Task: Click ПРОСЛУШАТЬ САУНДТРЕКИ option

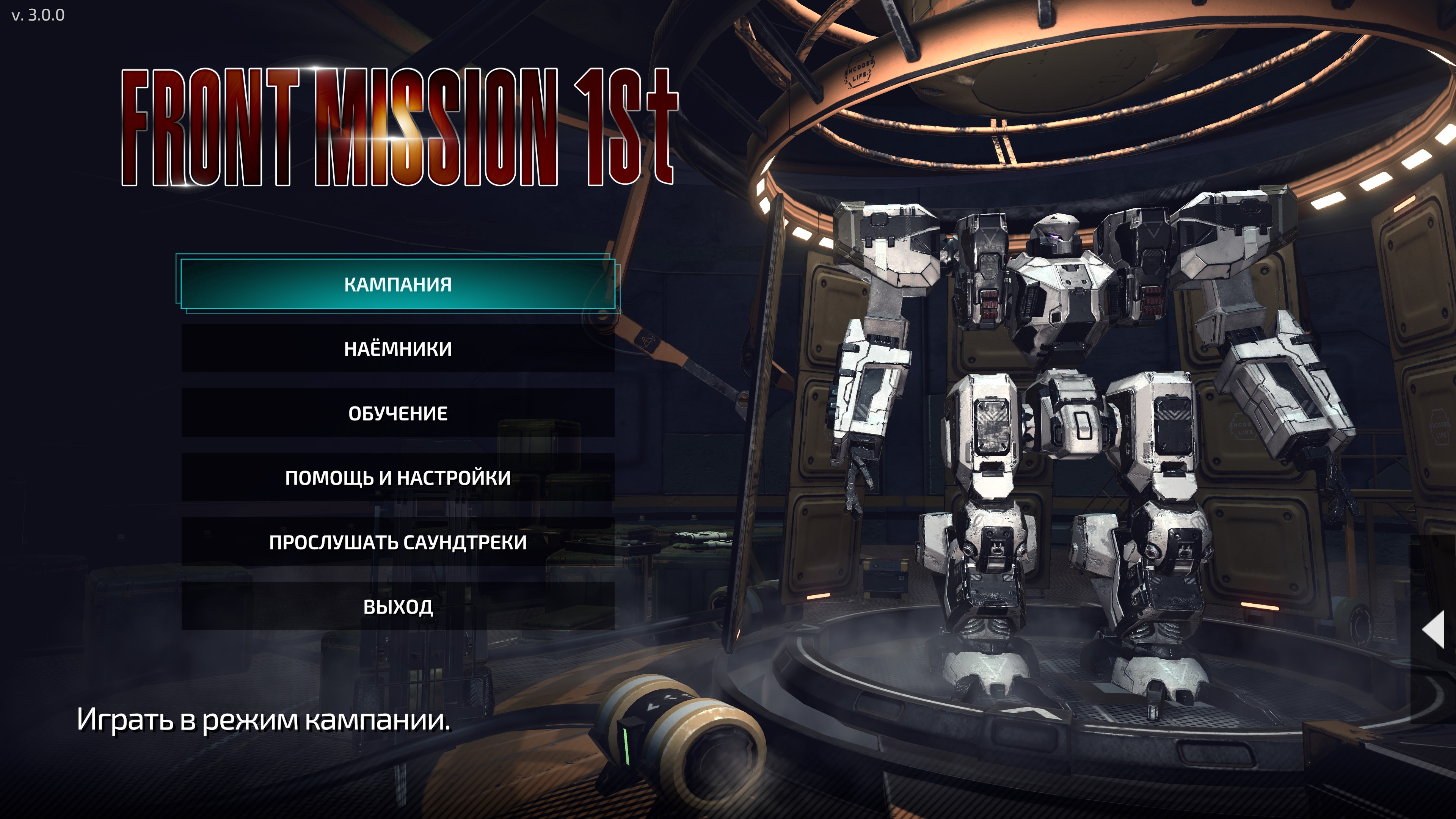Action: (397, 542)
